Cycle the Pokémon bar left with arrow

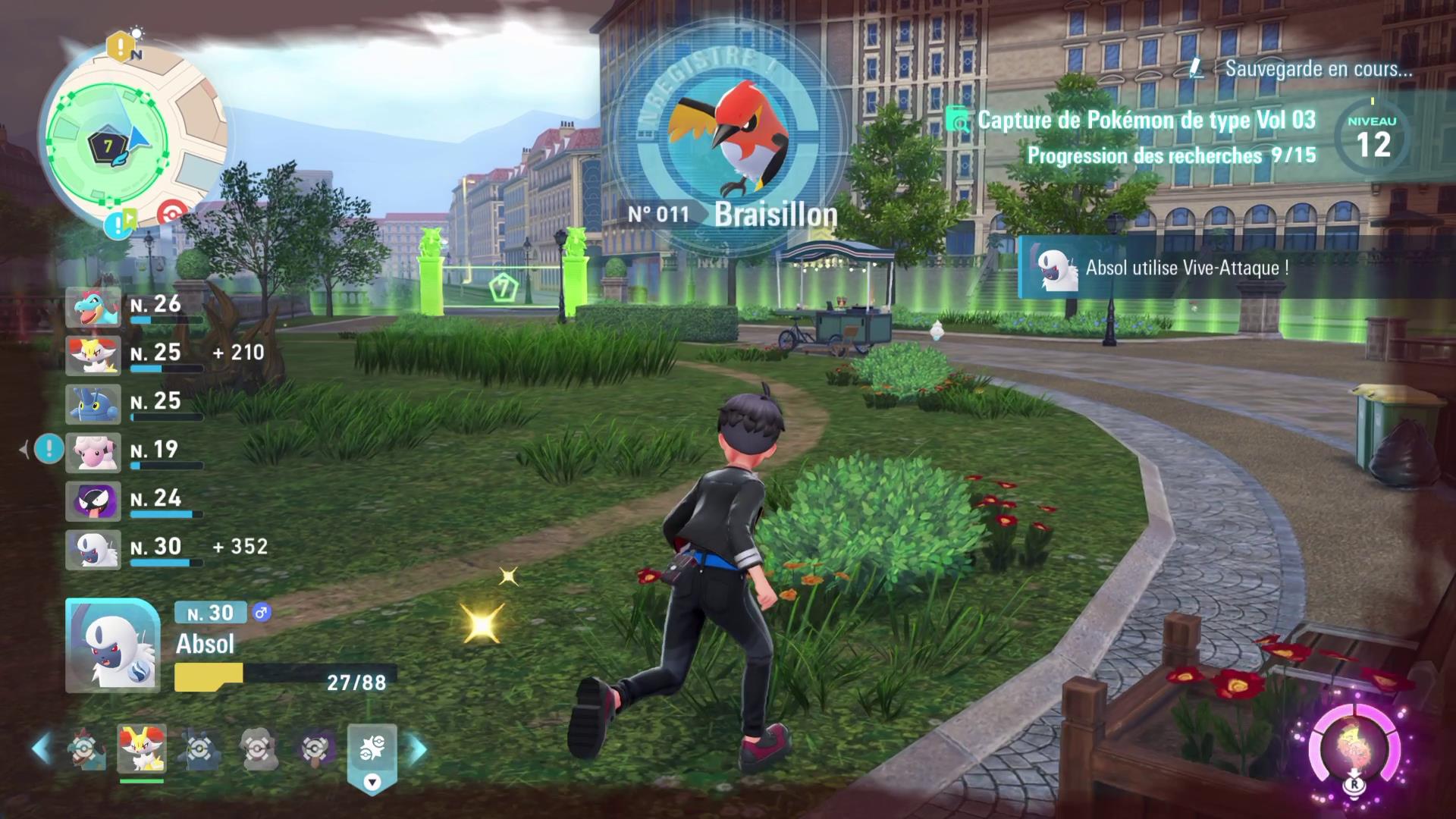click(41, 749)
